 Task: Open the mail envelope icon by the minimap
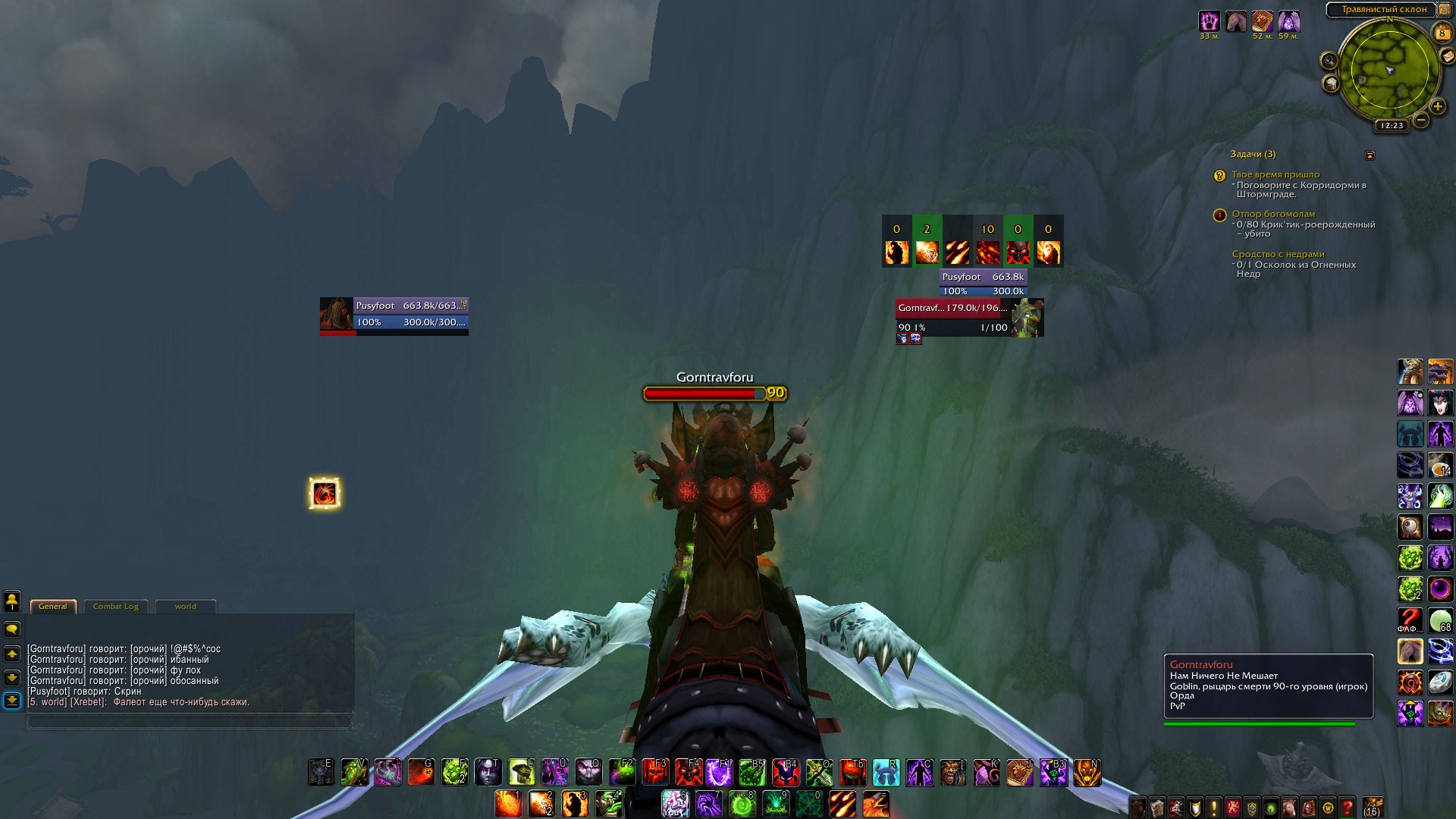[1447, 57]
